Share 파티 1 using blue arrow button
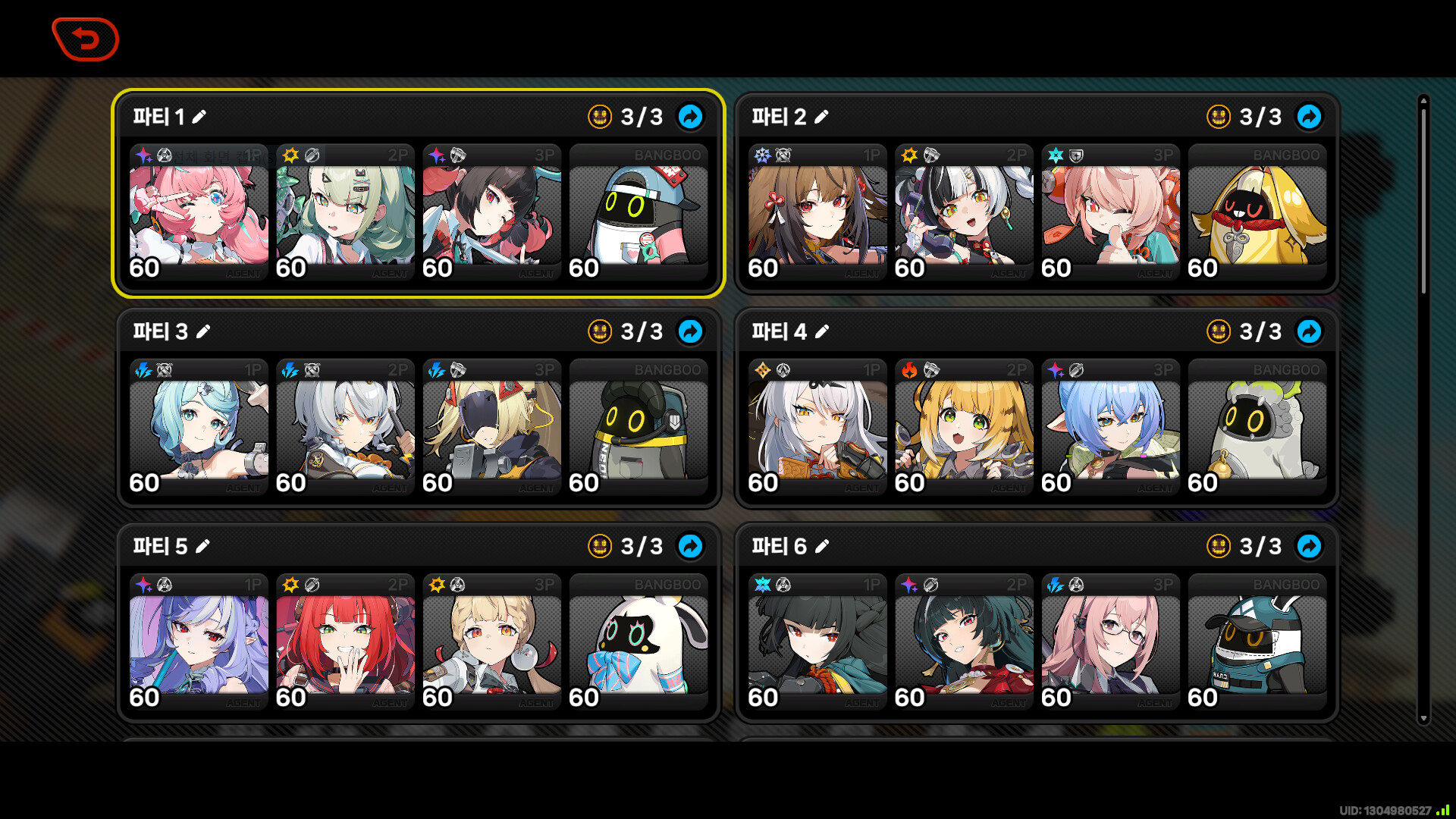Image resolution: width=1456 pixels, height=819 pixels. [690, 117]
